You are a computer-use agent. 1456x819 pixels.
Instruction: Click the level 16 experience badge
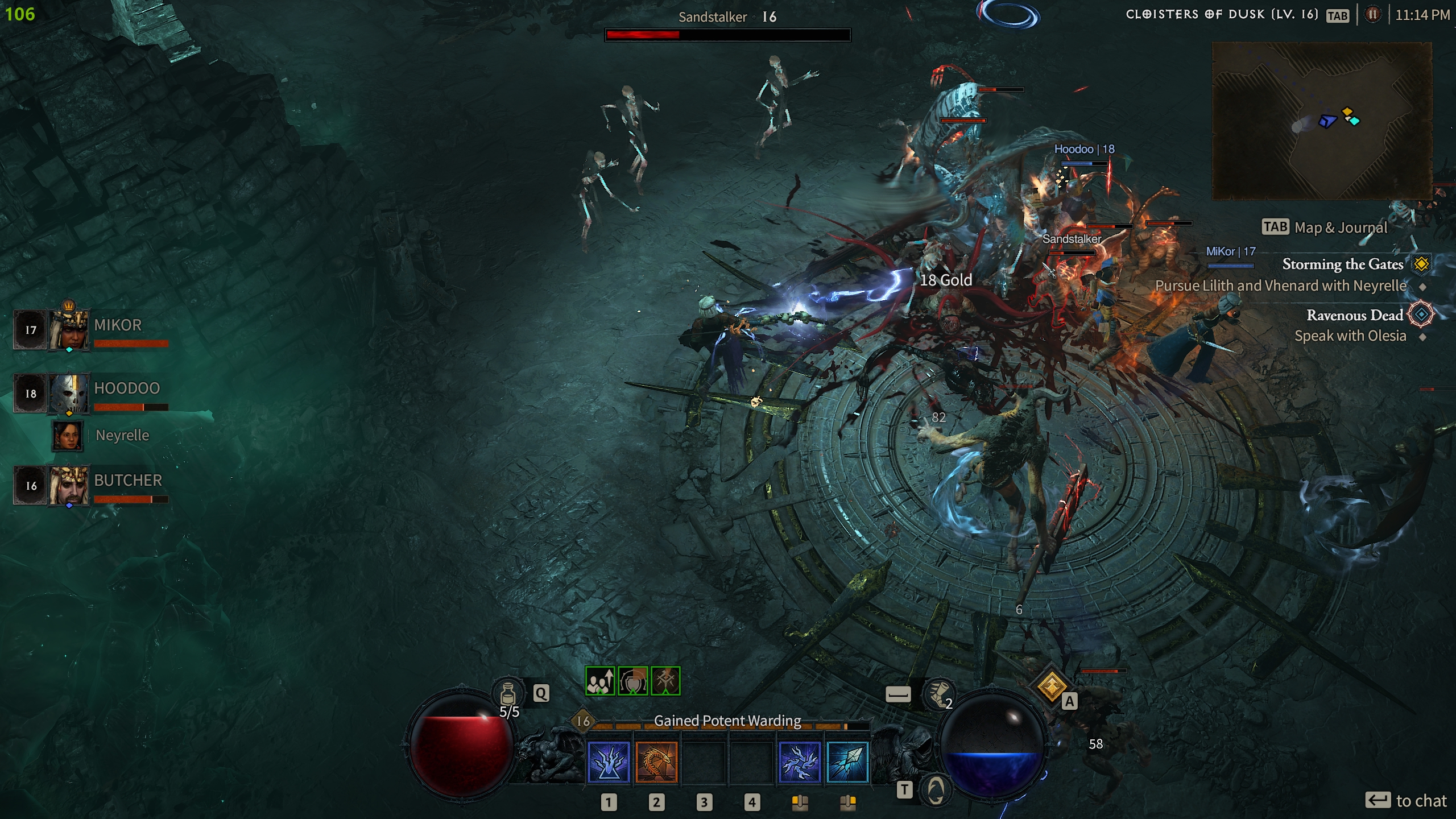pyautogui.click(x=584, y=721)
